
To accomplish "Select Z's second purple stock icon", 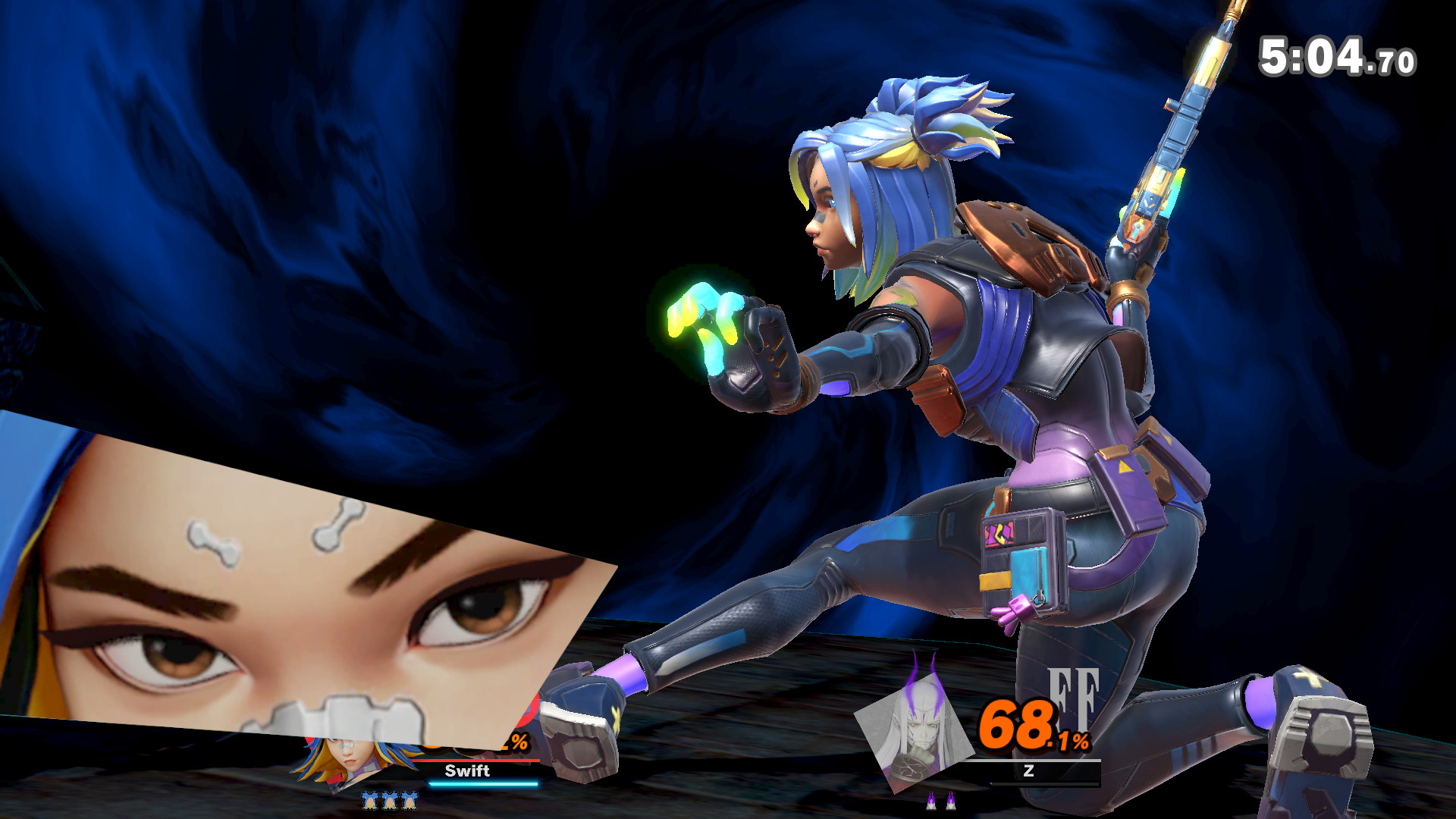I will click(x=951, y=801).
